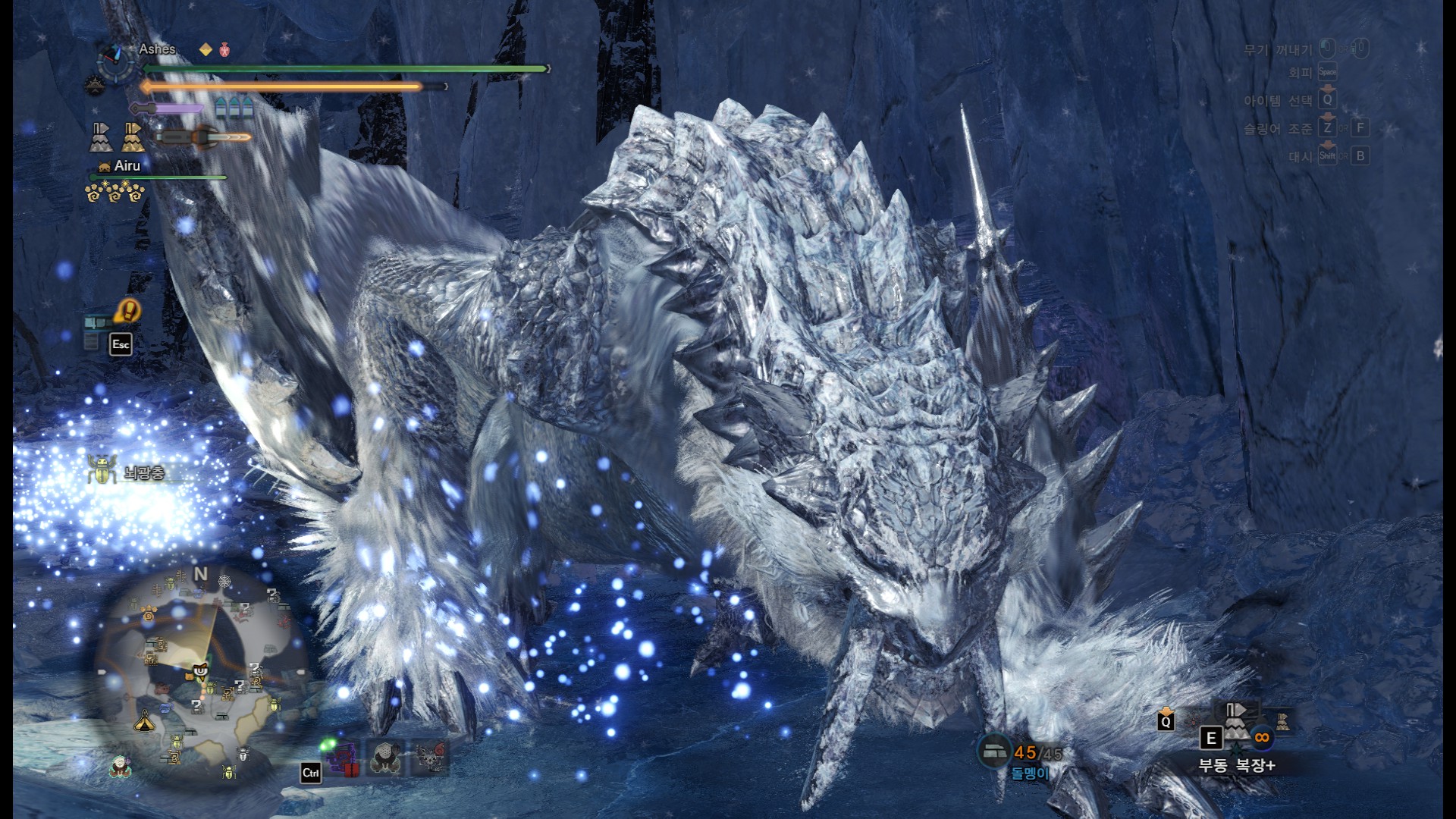This screenshot has height=819, width=1456.
Task: Click the red jar buff icon
Action: pyautogui.click(x=224, y=50)
